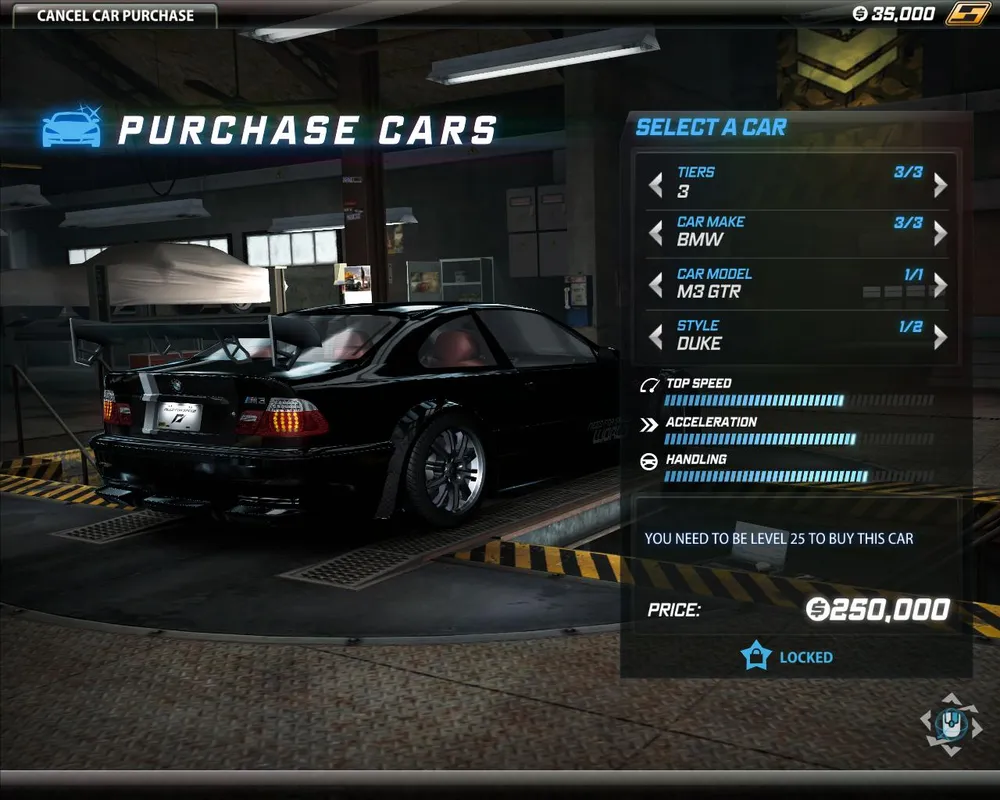Advance to next tier with right arrow
The image size is (1000, 800).
pos(940,184)
